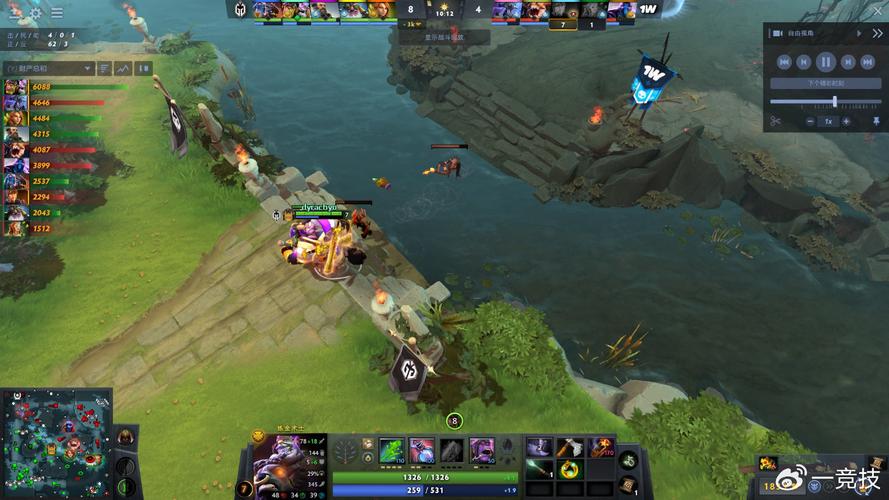Decrease replay speed with the minus button
This screenshot has width=889, height=500.
(808, 121)
